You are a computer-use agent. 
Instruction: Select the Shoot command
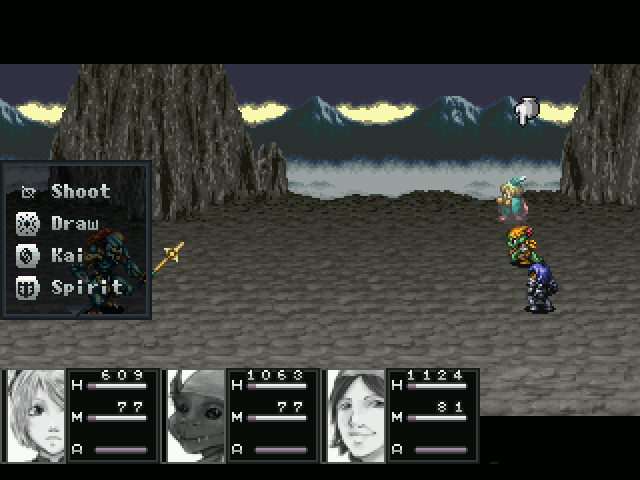click(x=80, y=191)
